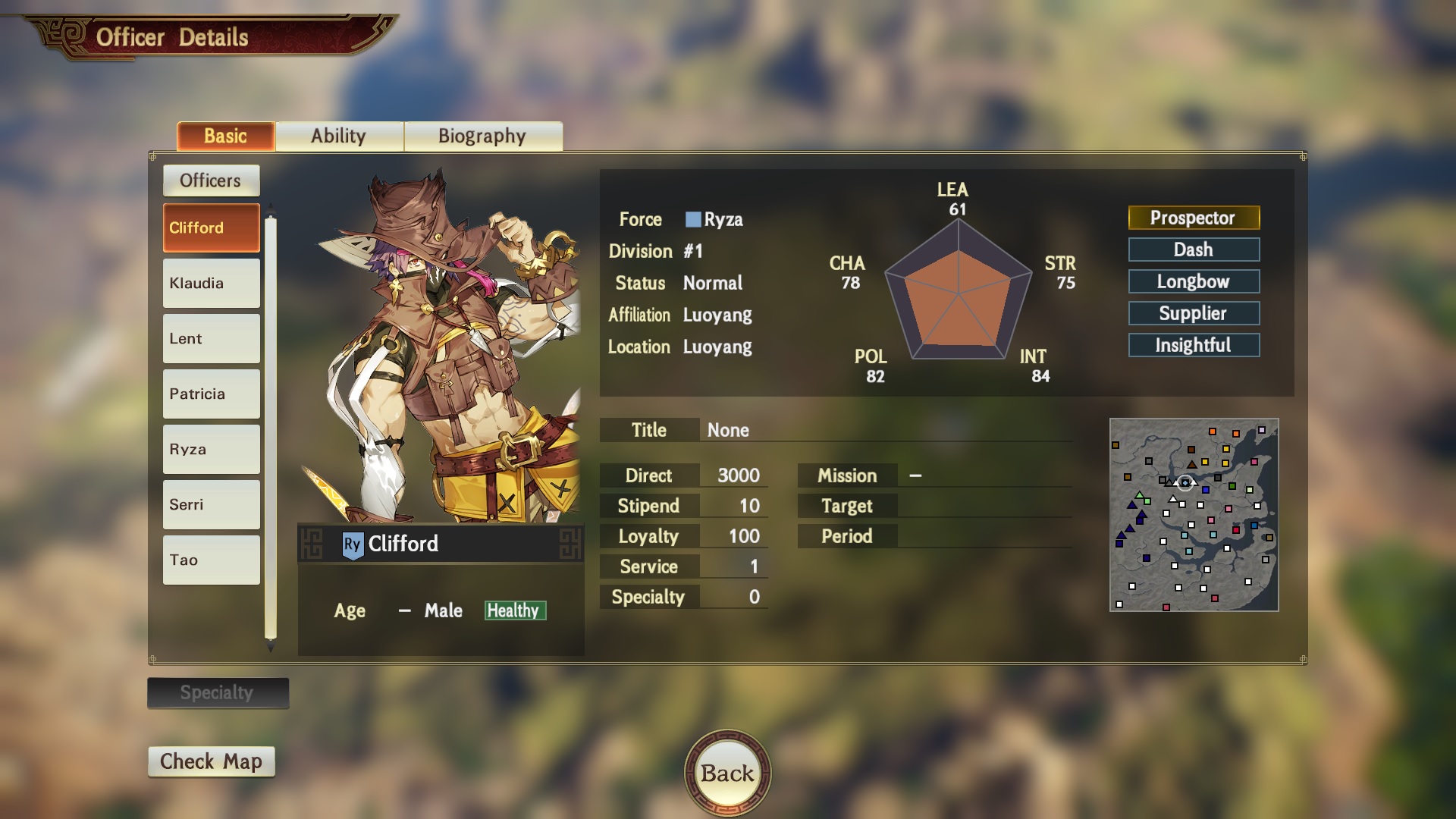1456x819 pixels.
Task: Choose Klaudia from the officer list
Action: click(x=211, y=283)
